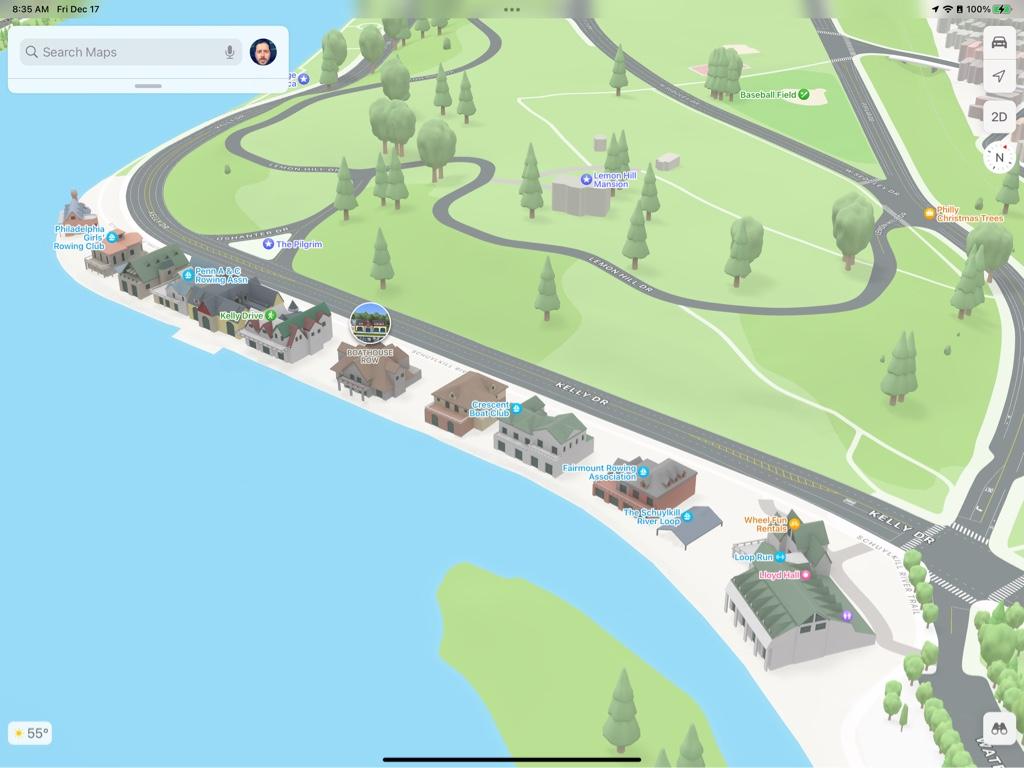This screenshot has width=1024, height=768.
Task: Select the Crescent Boat Club marker
Action: click(x=517, y=408)
